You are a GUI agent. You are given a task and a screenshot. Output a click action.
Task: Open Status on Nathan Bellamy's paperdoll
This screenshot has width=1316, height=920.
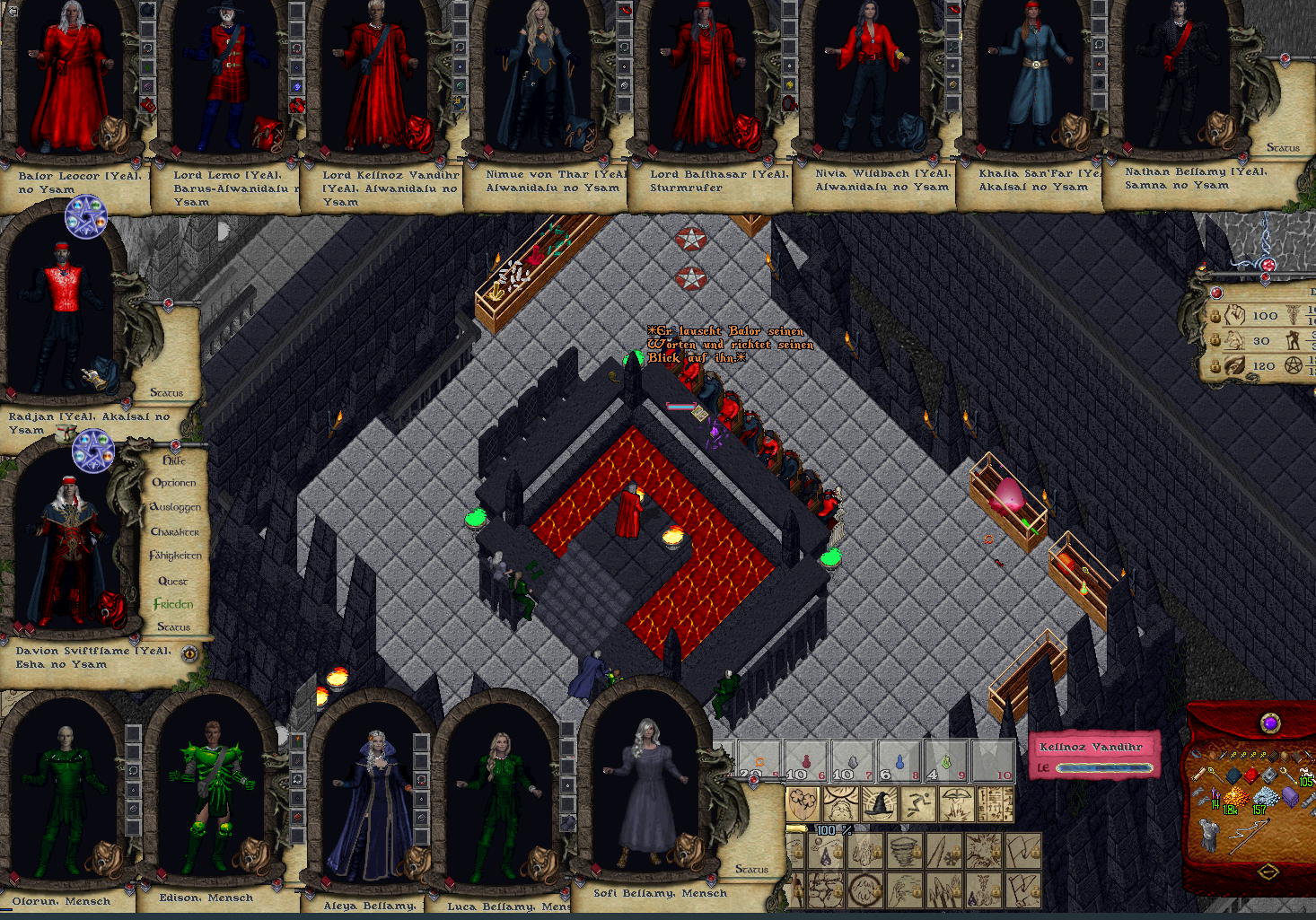tap(1283, 147)
